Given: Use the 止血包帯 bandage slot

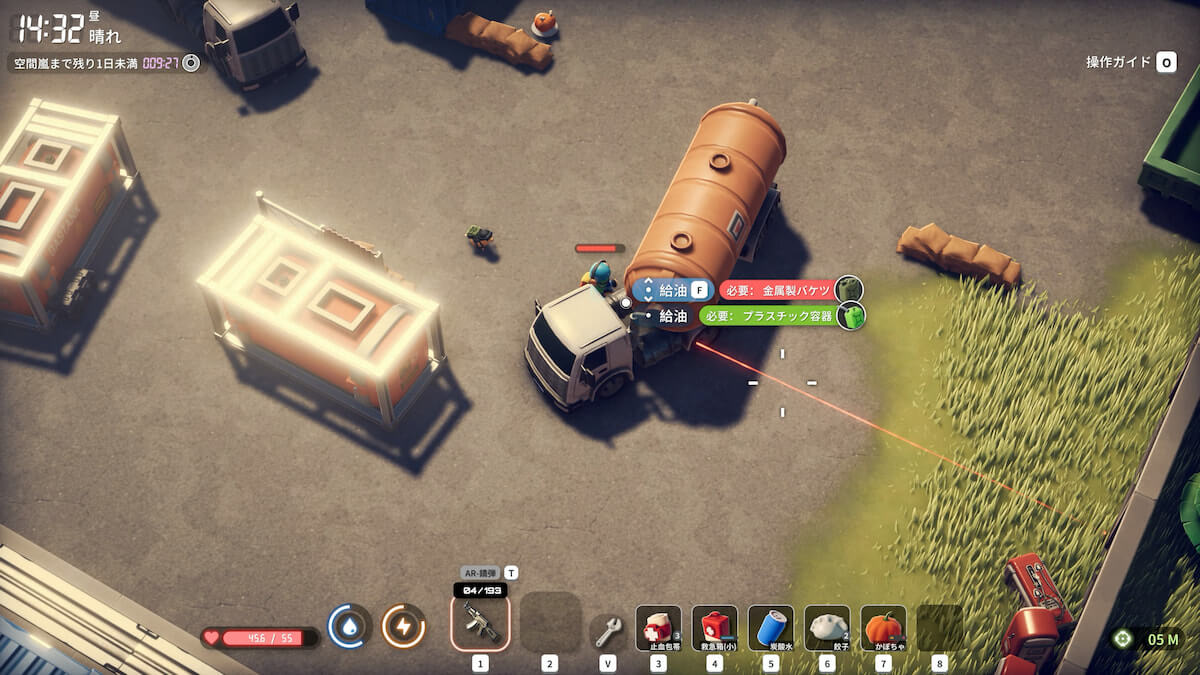Looking at the screenshot, I should click(x=658, y=627).
